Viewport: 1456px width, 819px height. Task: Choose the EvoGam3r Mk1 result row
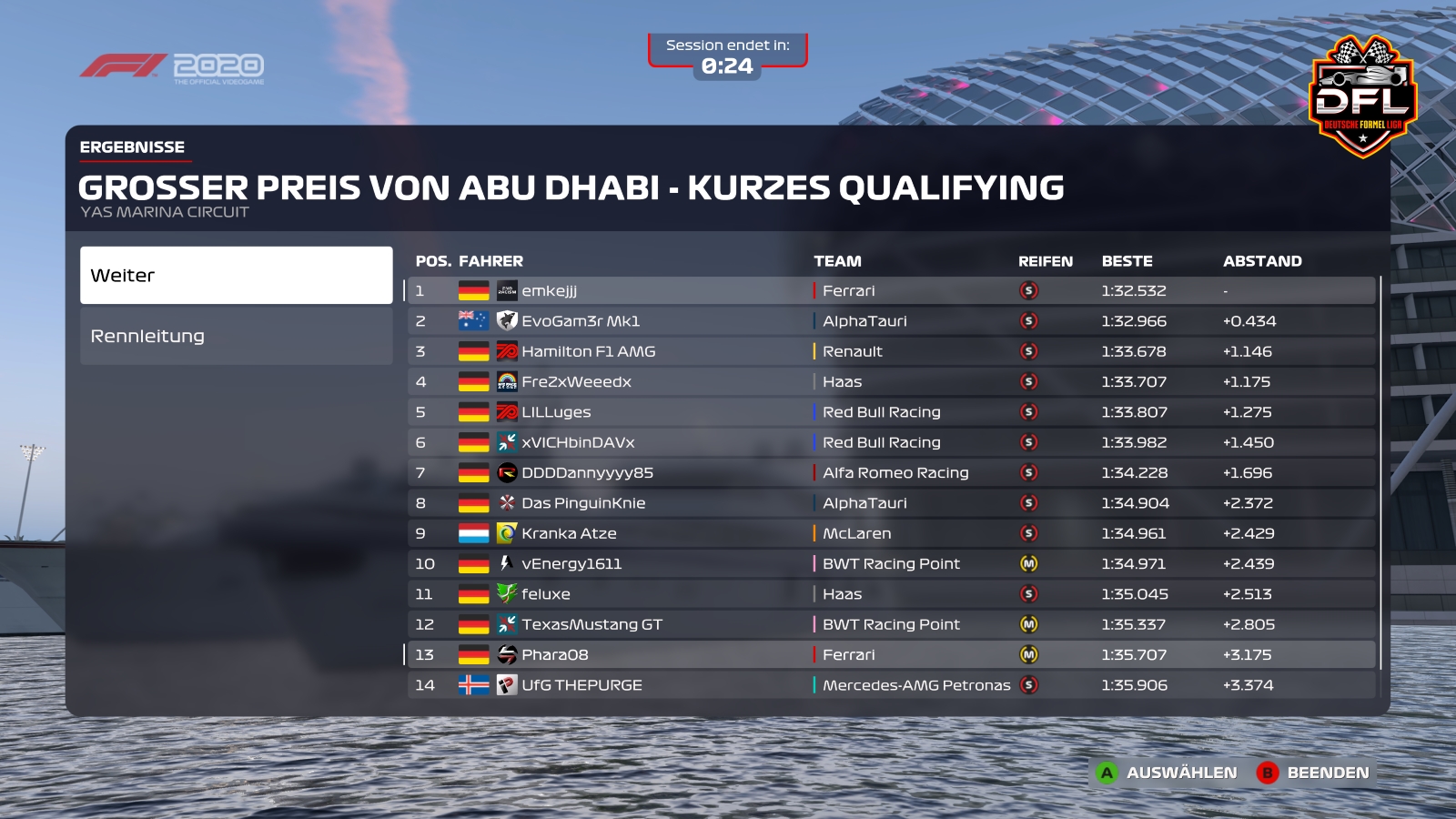coord(890,321)
